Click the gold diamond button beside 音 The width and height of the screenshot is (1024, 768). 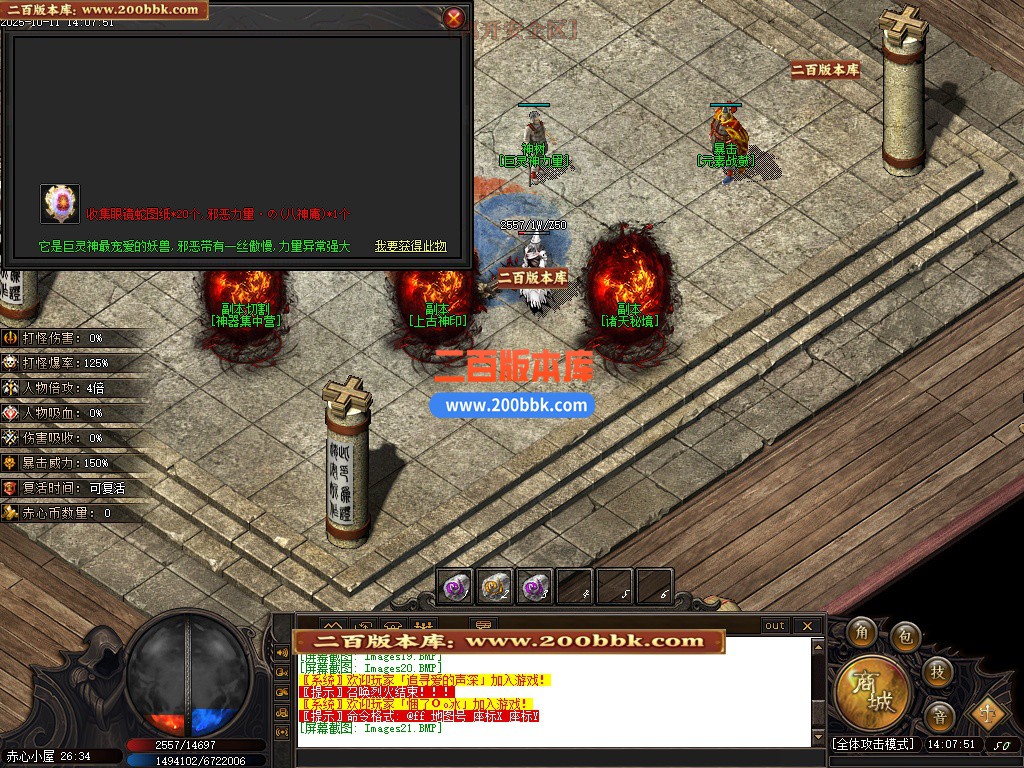[988, 712]
